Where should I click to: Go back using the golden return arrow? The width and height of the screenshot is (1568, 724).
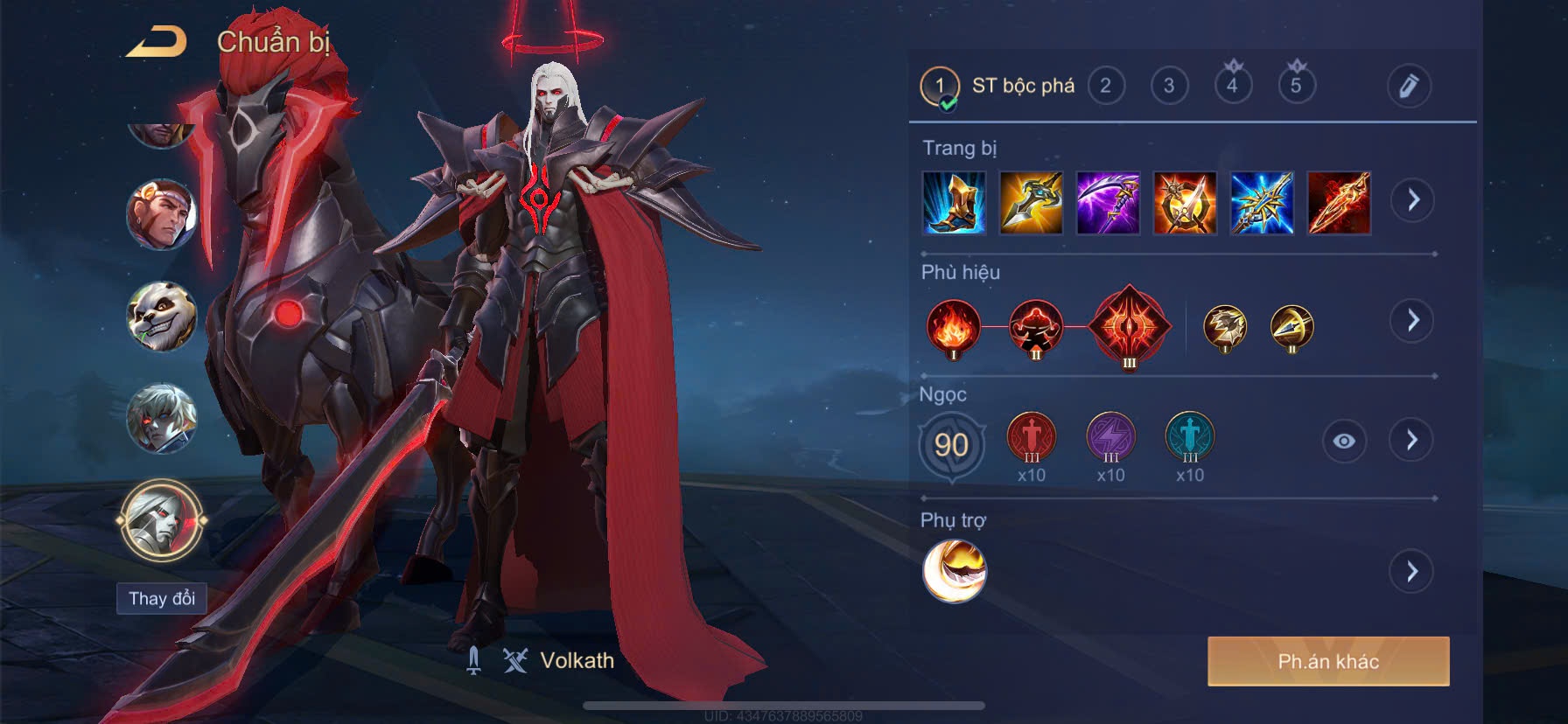tap(157, 42)
